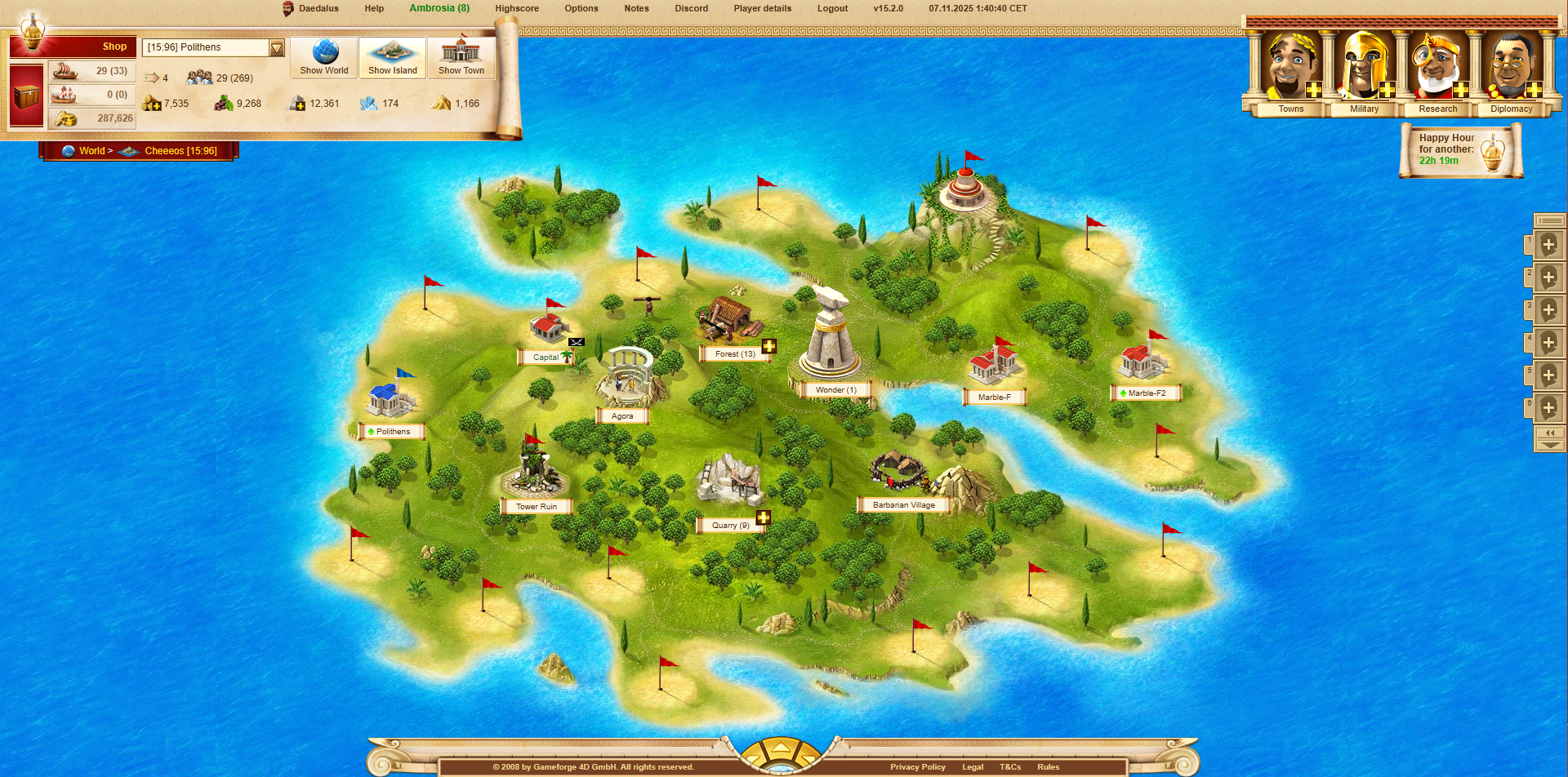
Task: Open the Towns advisor
Action: click(x=1290, y=73)
